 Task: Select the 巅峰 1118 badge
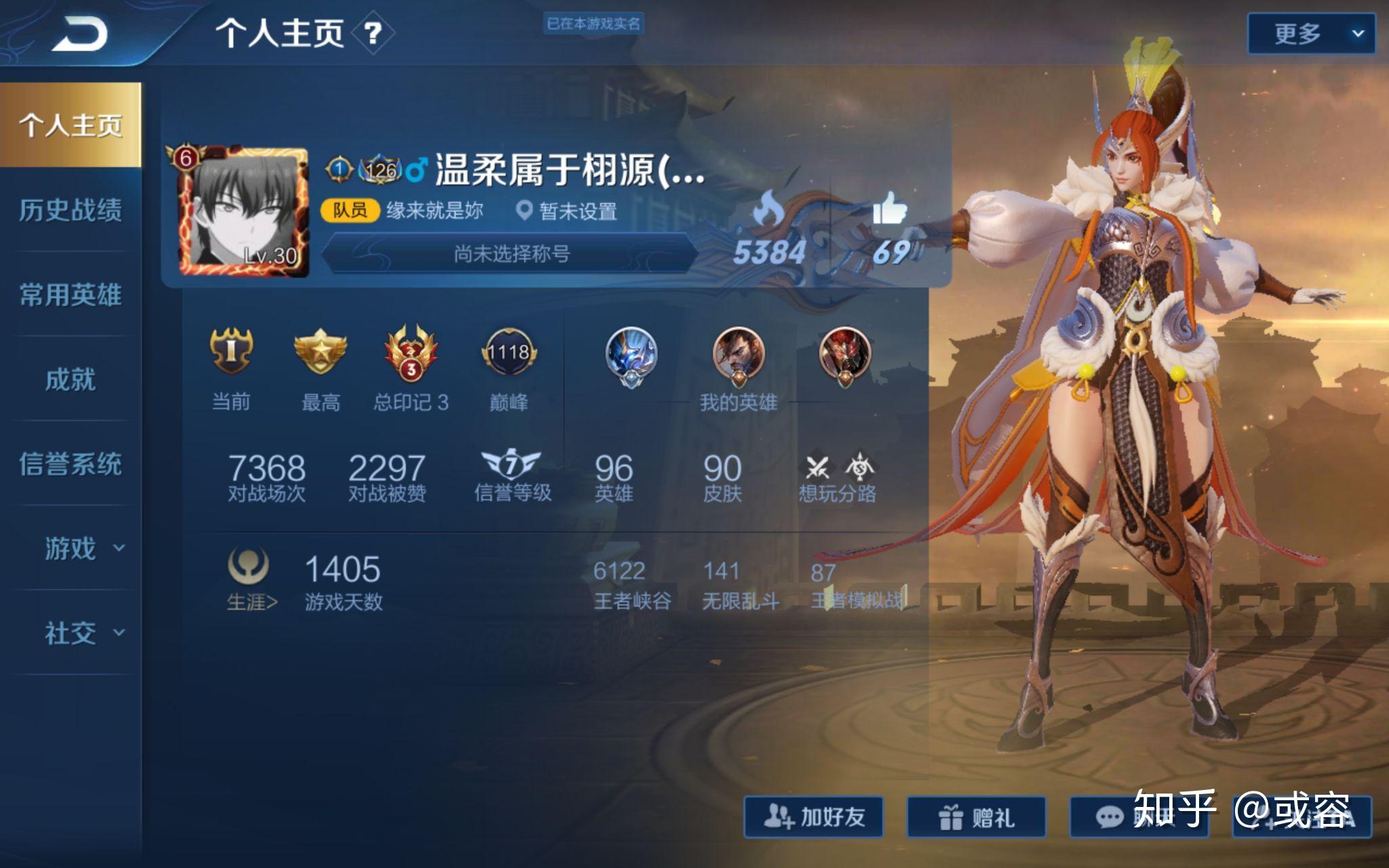pyautogui.click(x=509, y=353)
